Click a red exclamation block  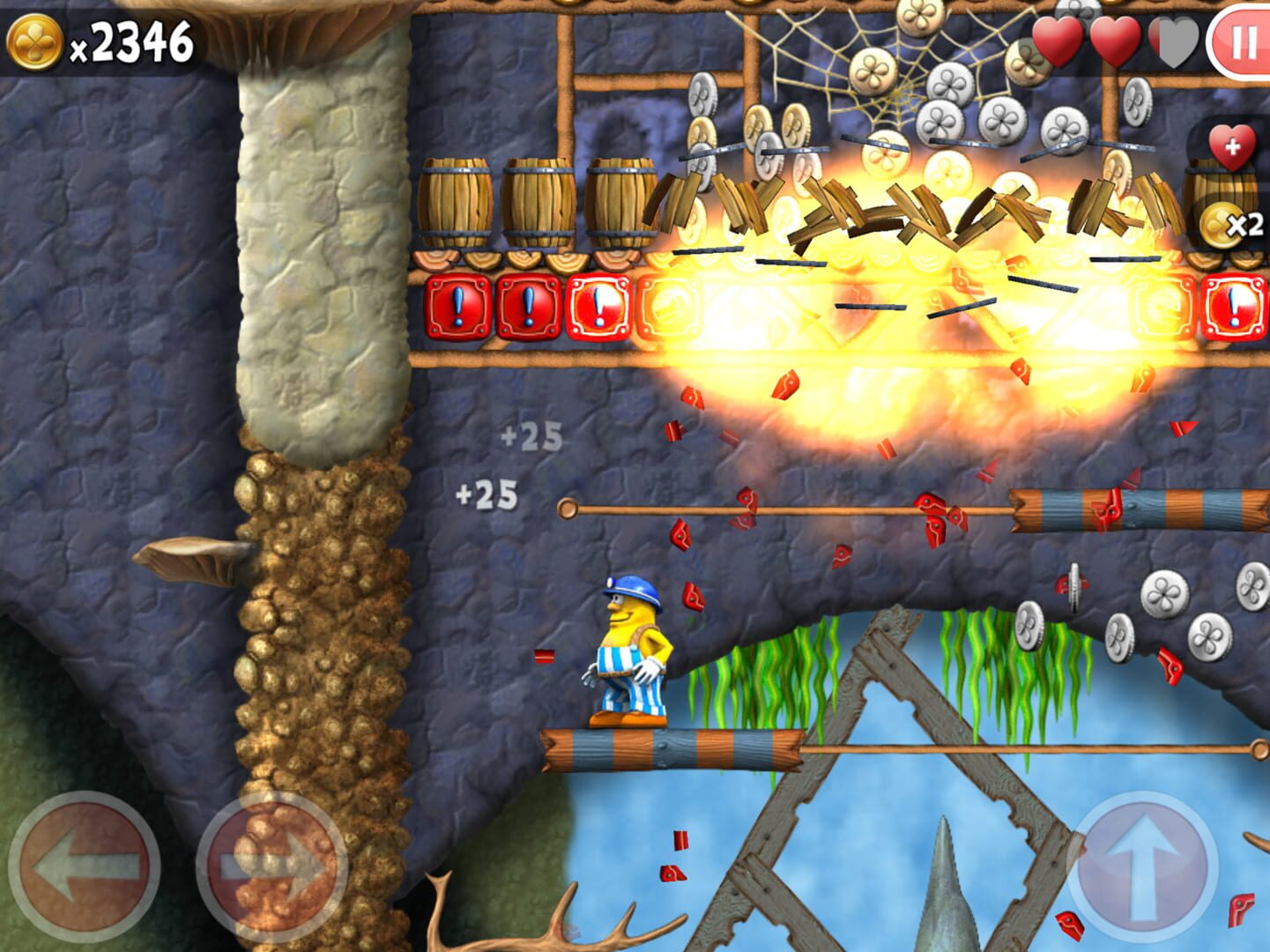(457, 308)
